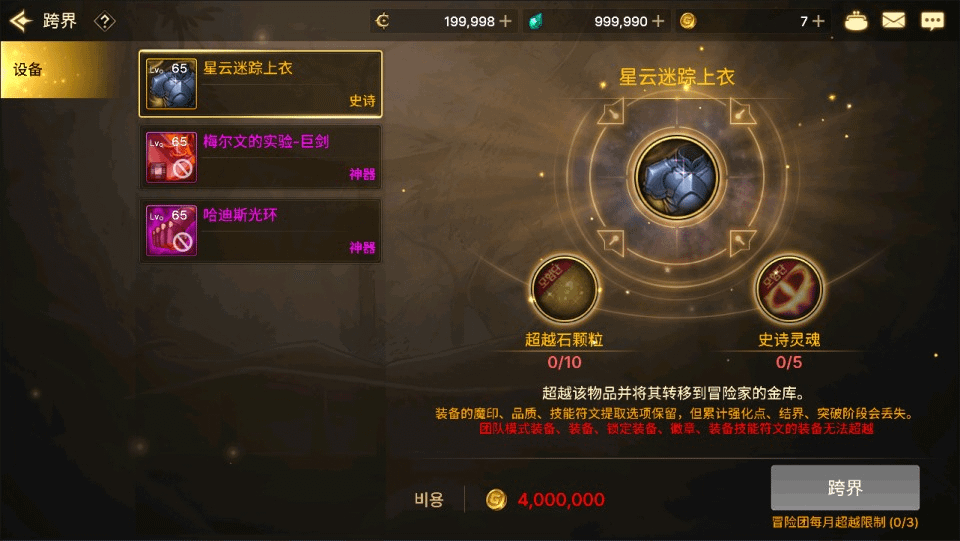Select the 设备 tab

55,70
